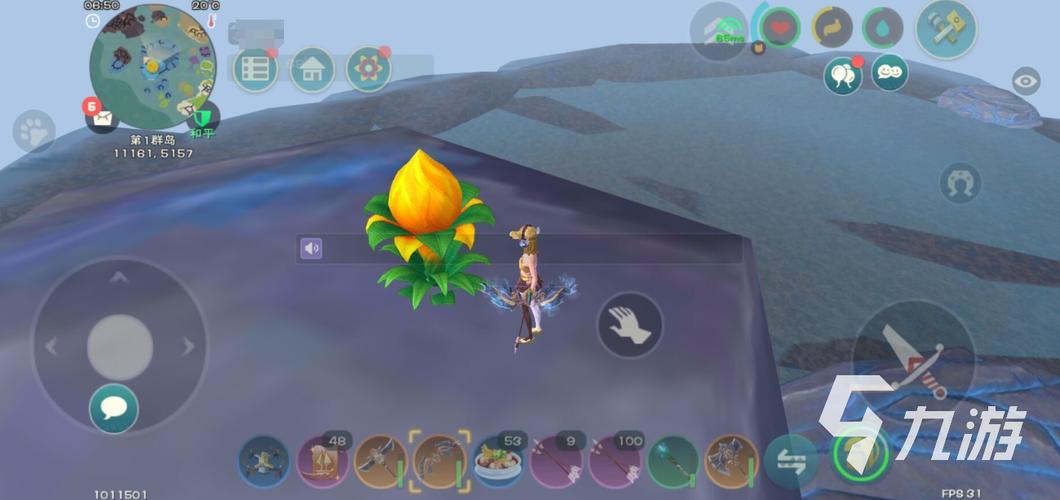Toggle the green shield peace mode icon
This screenshot has width=1060, height=500.
coord(203,117)
